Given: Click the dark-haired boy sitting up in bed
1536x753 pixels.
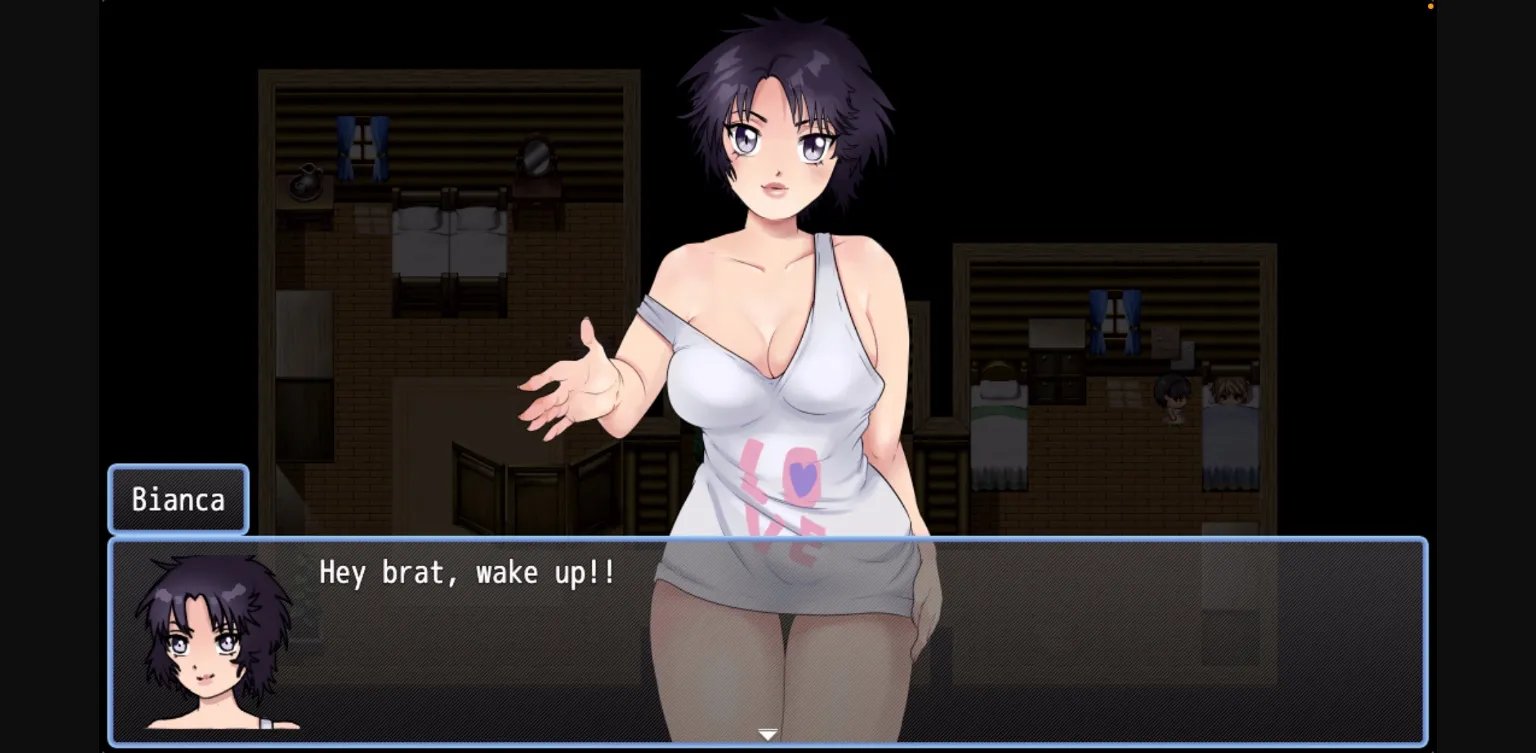Looking at the screenshot, I should pyautogui.click(x=1172, y=395).
